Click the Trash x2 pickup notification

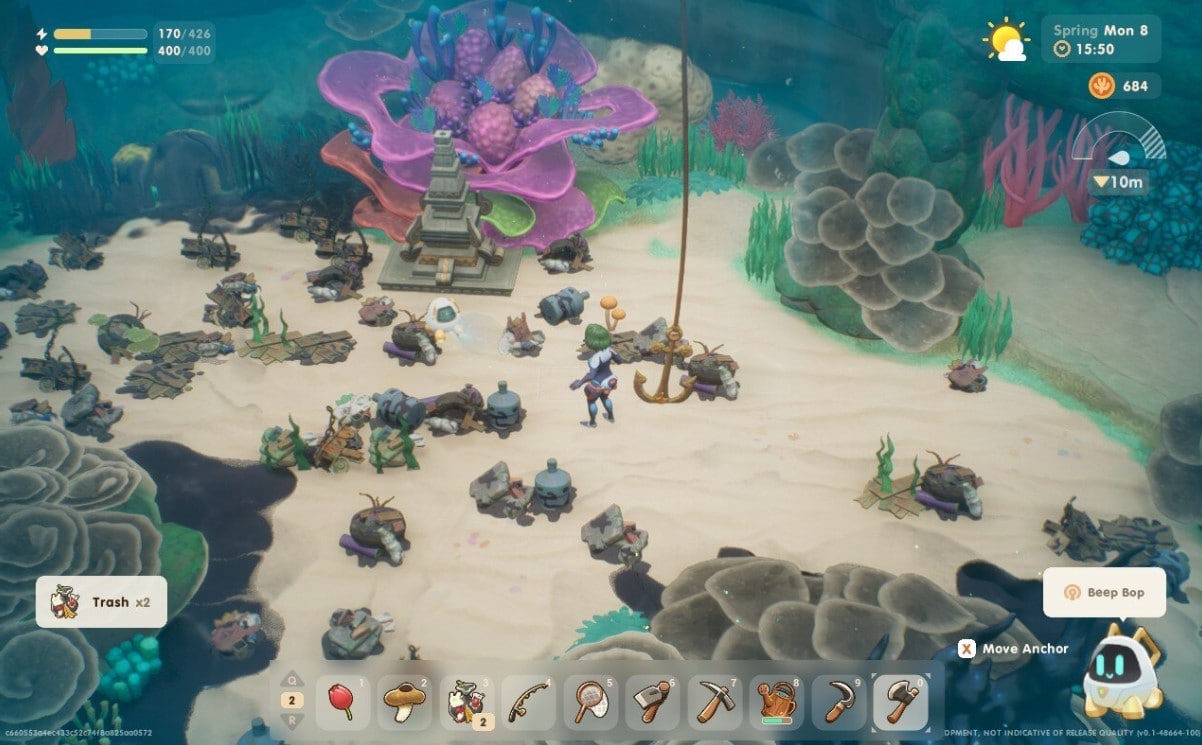(101, 602)
